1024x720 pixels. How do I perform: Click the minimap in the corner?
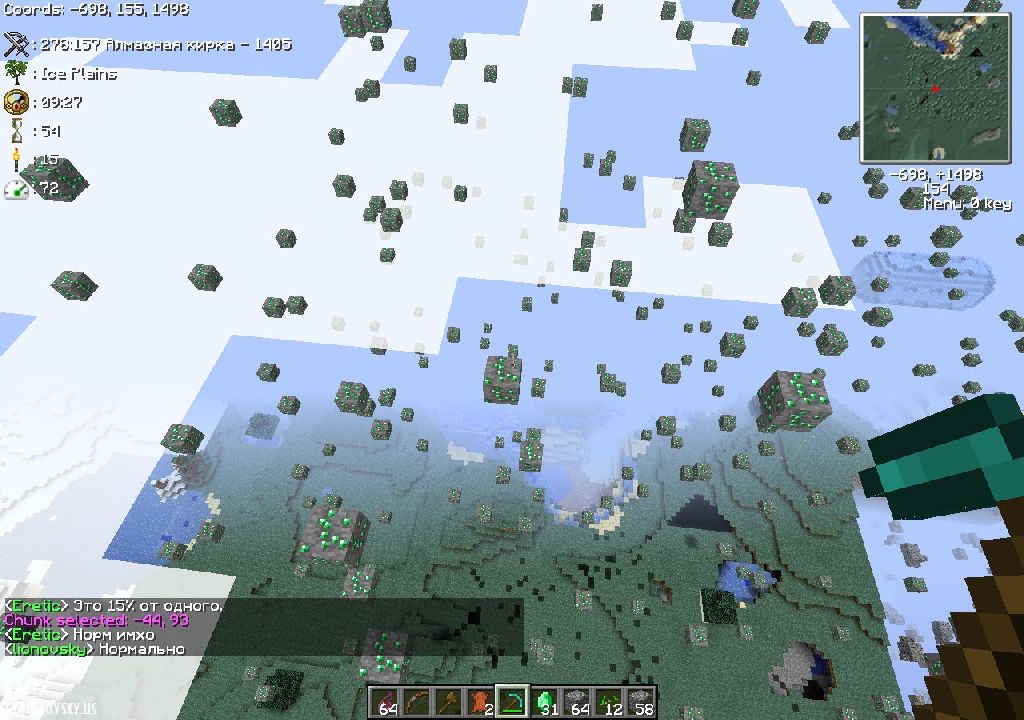click(934, 88)
